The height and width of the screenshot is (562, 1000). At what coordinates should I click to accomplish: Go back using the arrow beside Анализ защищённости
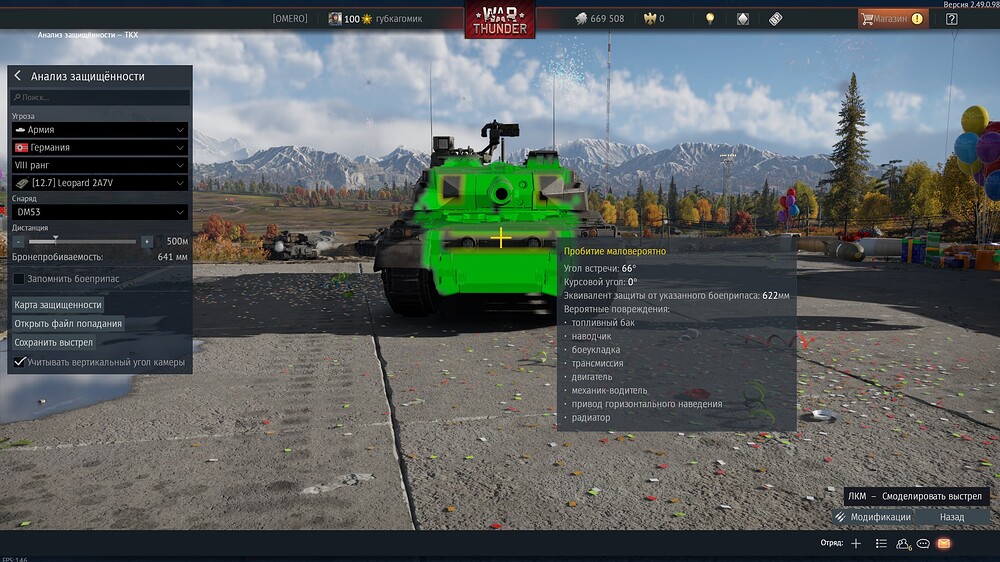point(17,76)
